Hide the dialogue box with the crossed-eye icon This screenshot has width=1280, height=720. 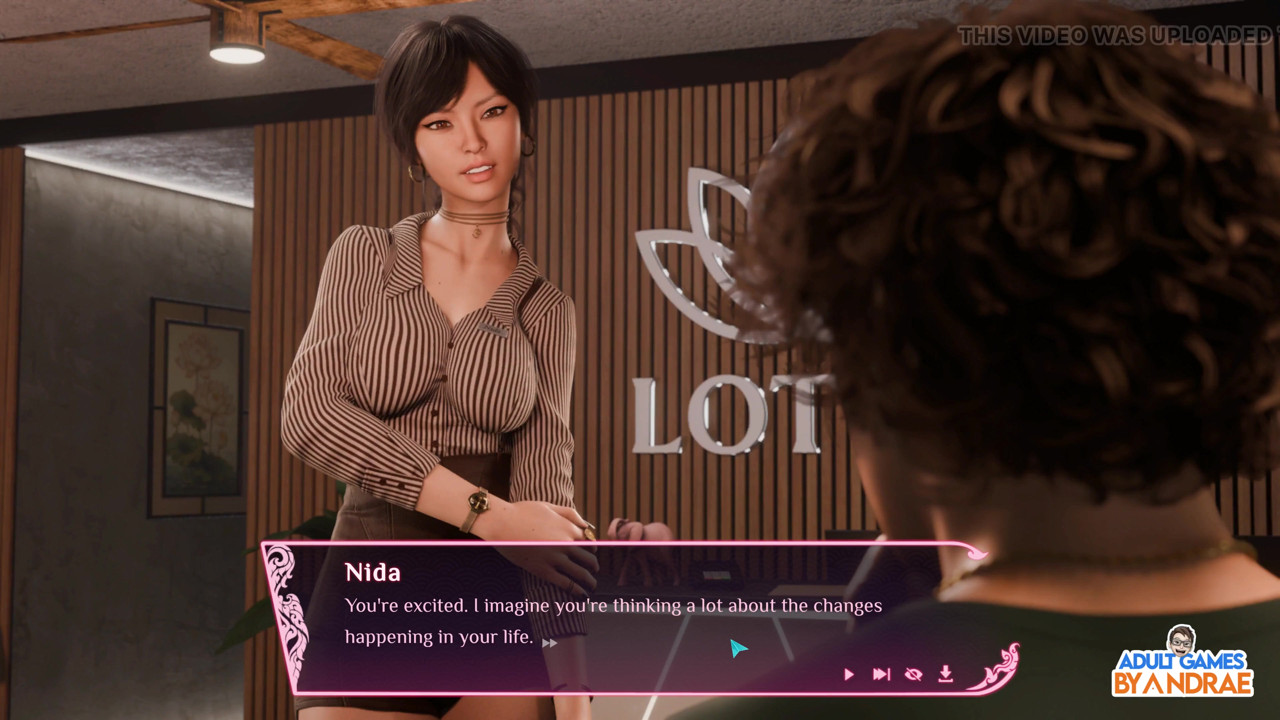[913, 675]
